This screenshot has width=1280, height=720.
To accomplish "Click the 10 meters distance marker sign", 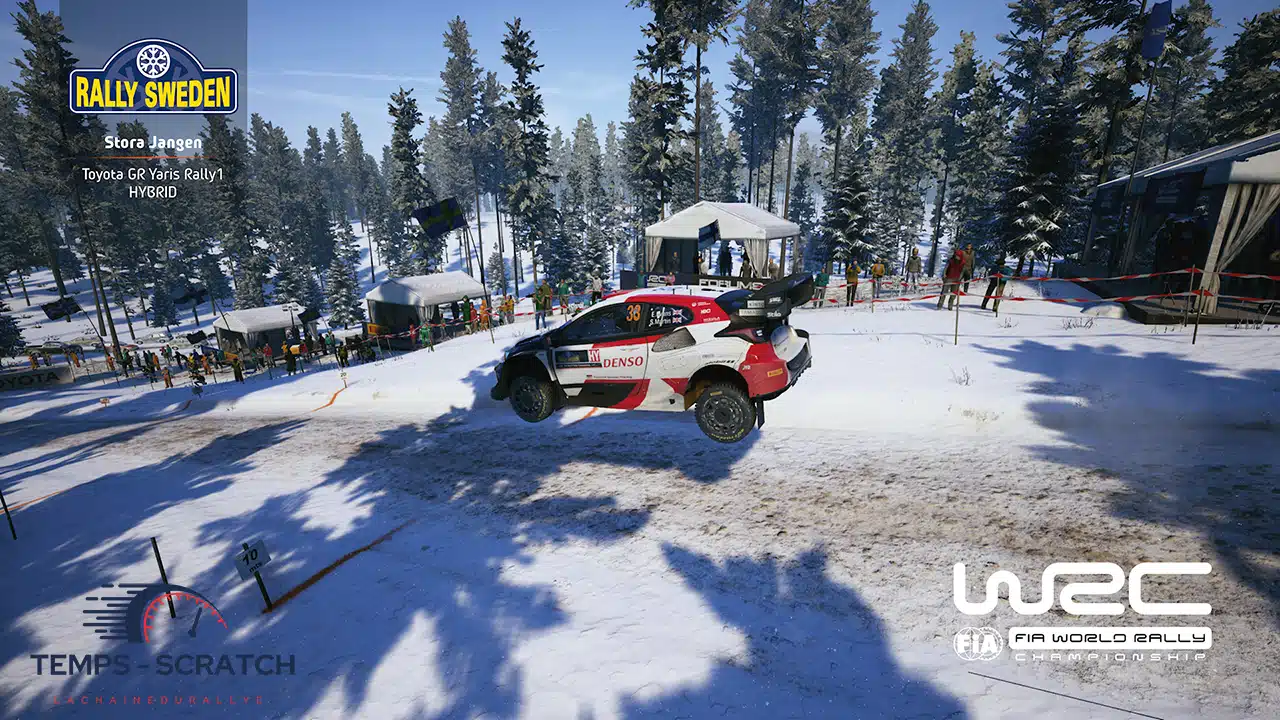I will (x=251, y=557).
